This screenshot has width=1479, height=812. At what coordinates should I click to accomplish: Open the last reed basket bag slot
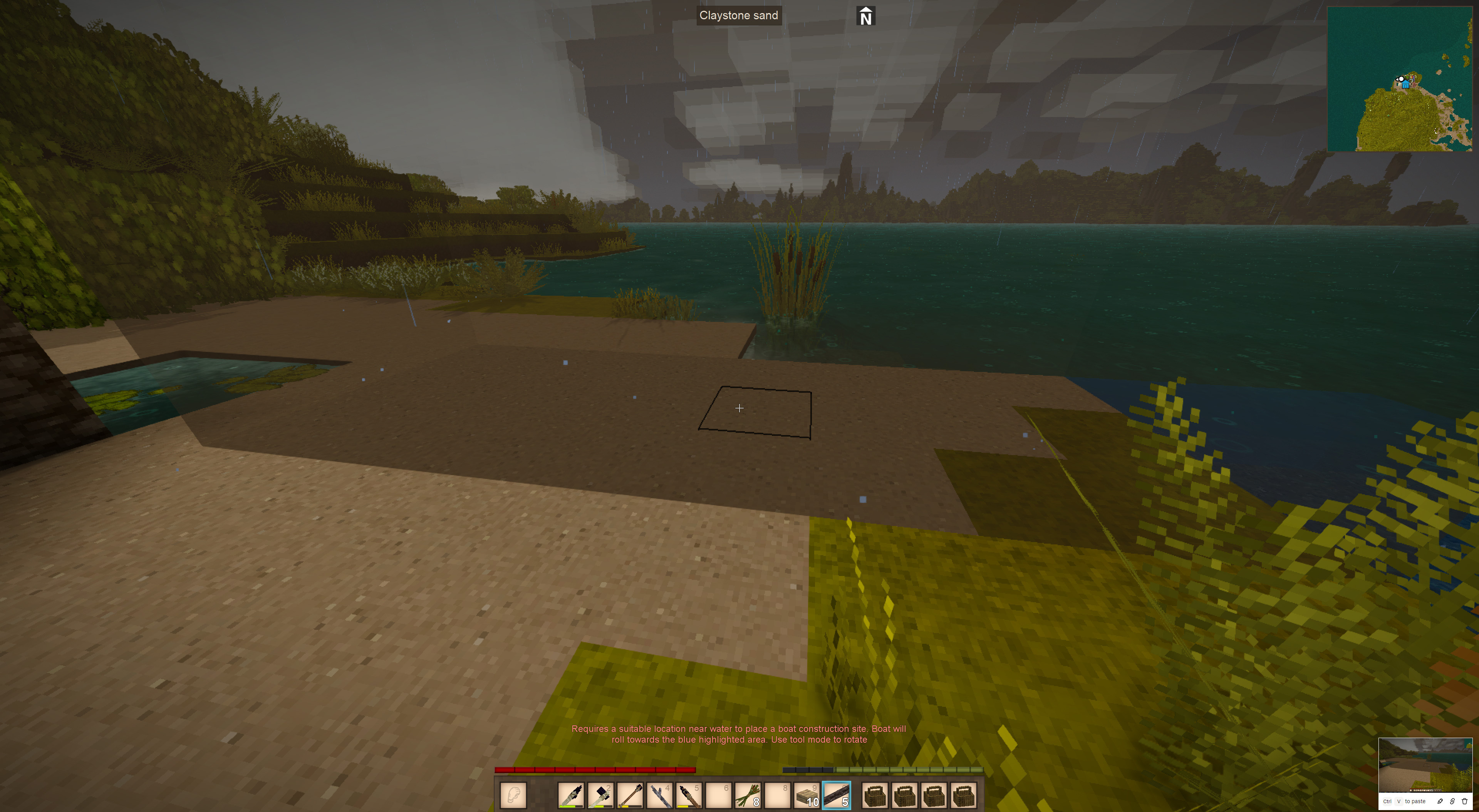[963, 795]
